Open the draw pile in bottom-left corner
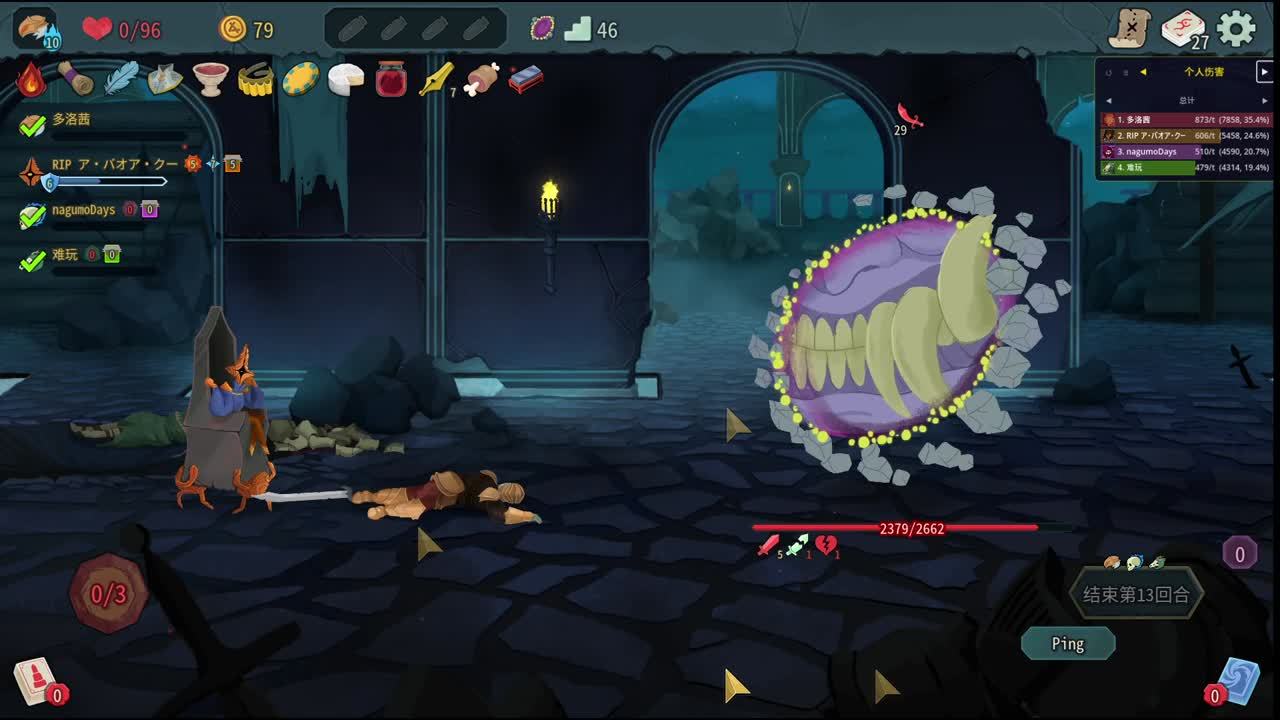 (34, 679)
